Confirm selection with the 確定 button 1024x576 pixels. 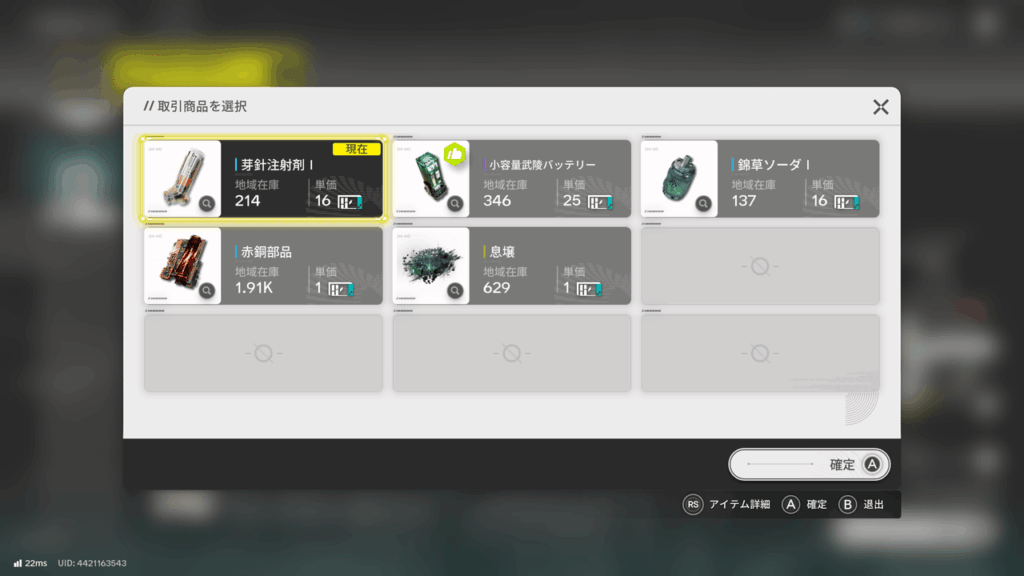coord(809,464)
